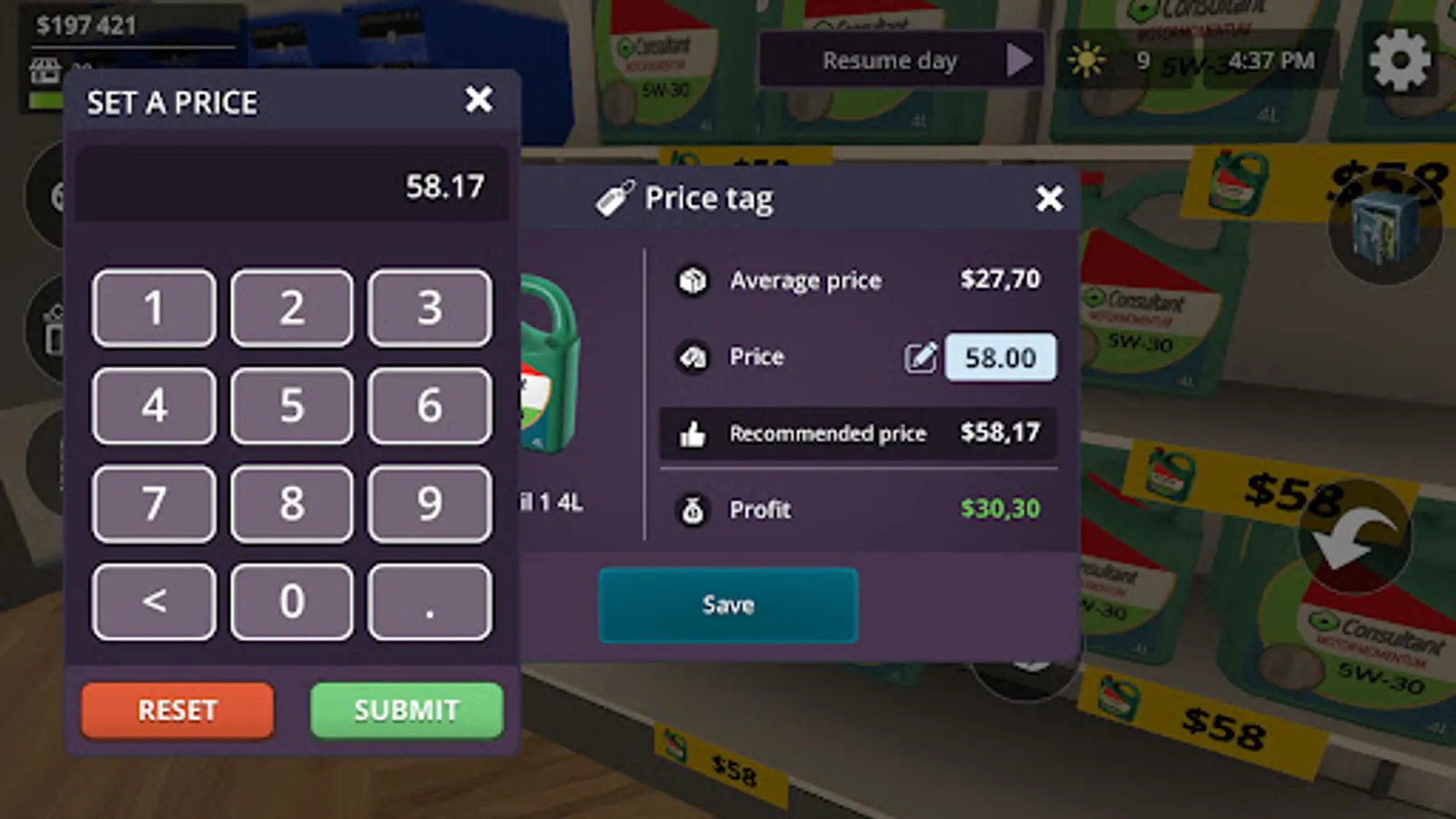Click the thumbs-up Recommended price icon
Image resolution: width=1456 pixels, height=819 pixels.
click(x=694, y=434)
